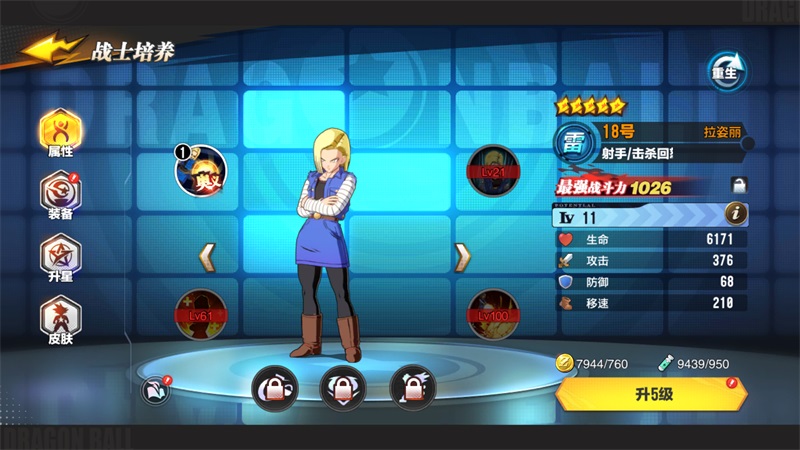800x450 pixels.
Task: Tap the 重生 rebirth button
Action: pyautogui.click(x=727, y=70)
